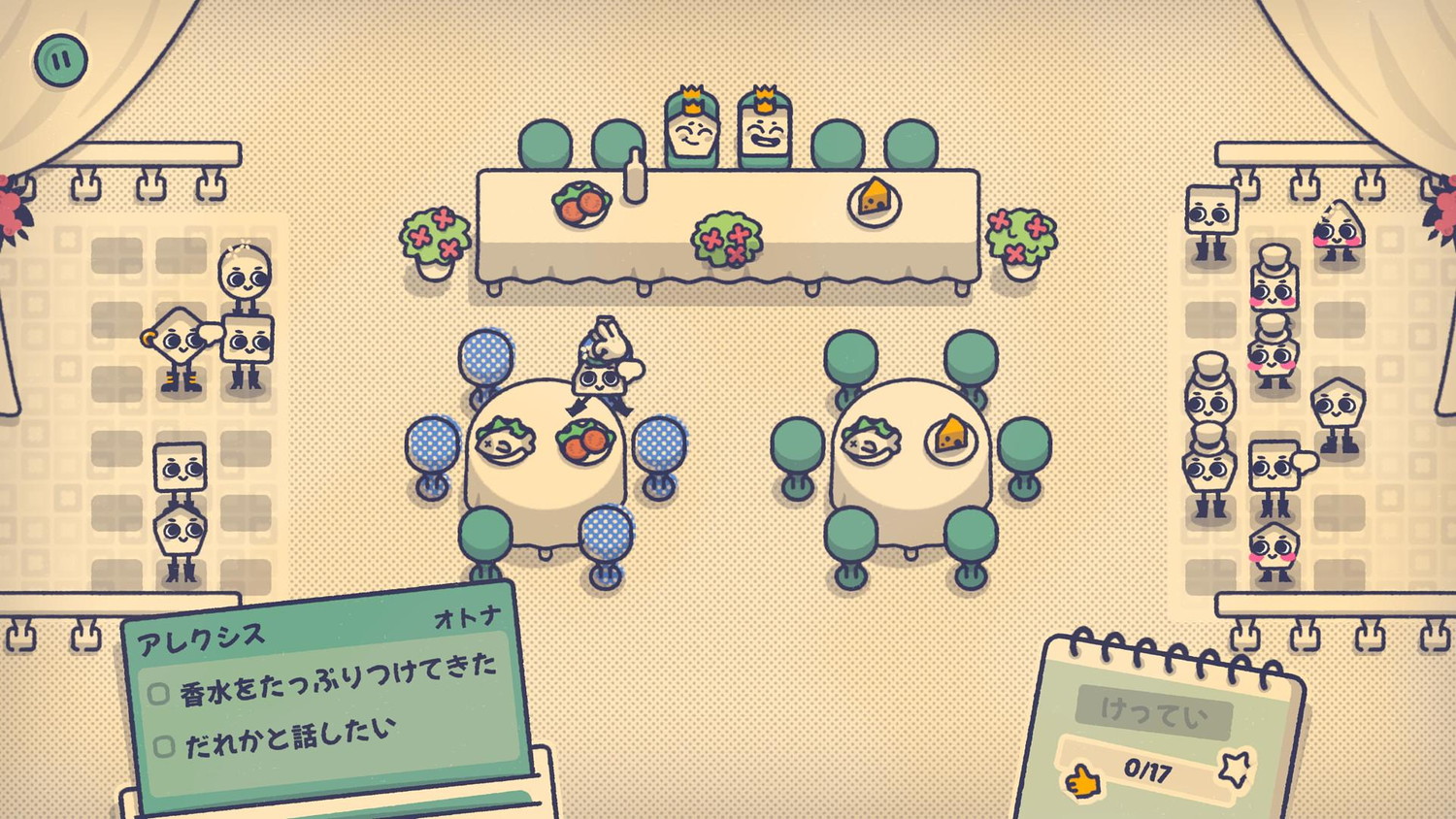Pick the round bald-headed guest in the waiting area

(x=244, y=278)
